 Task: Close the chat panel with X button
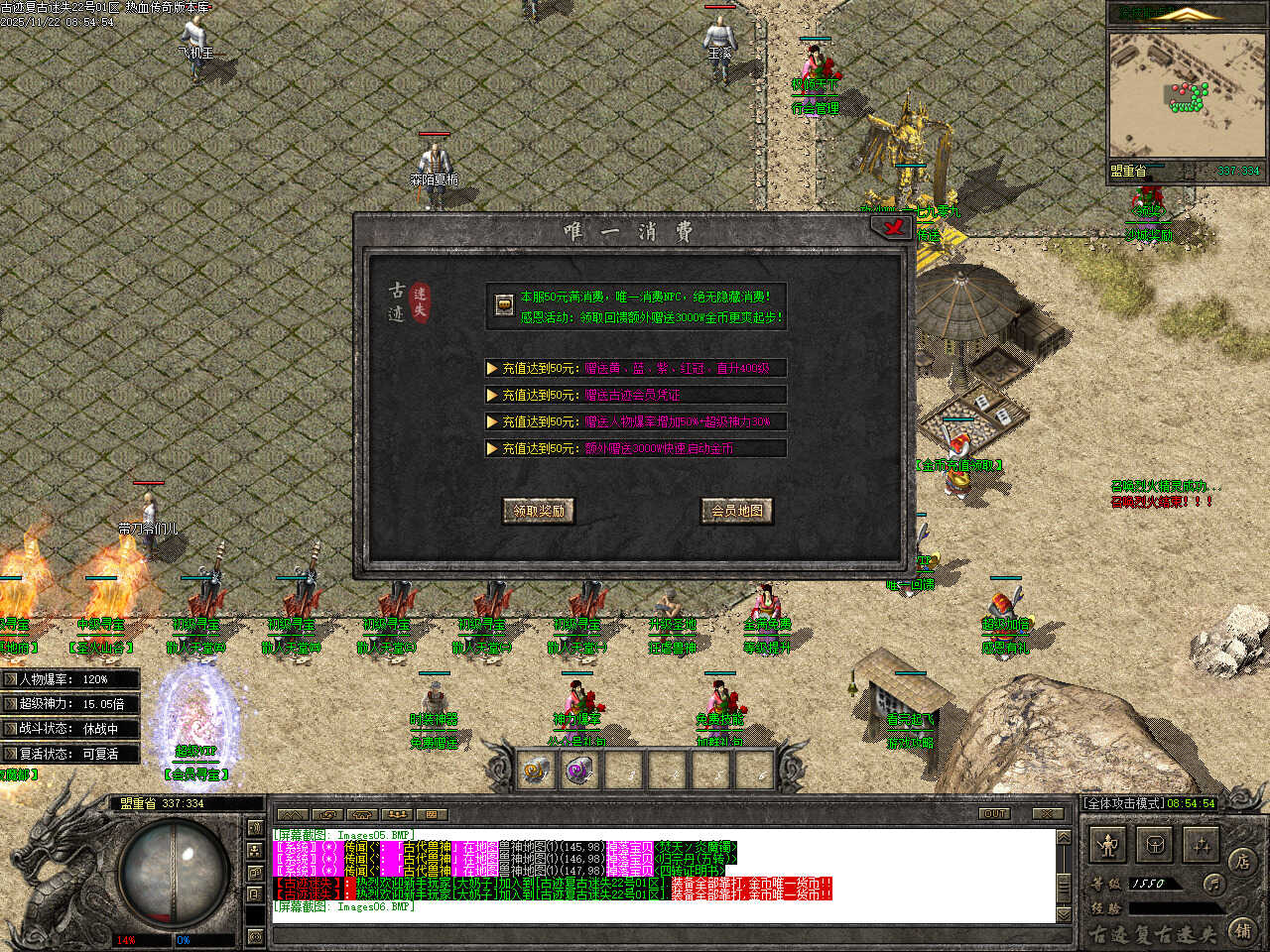pos(1047,813)
